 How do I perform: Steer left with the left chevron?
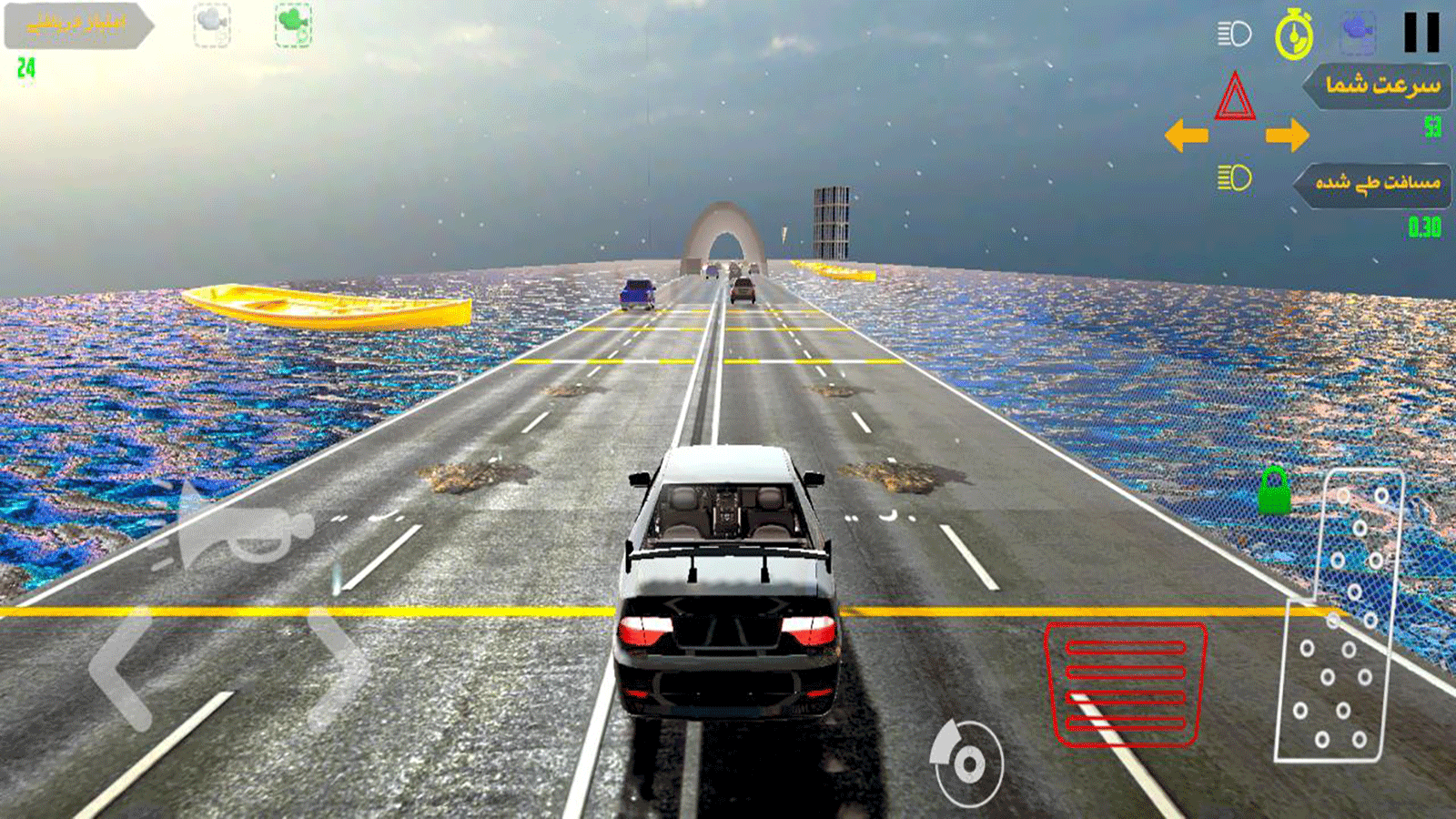(123, 669)
